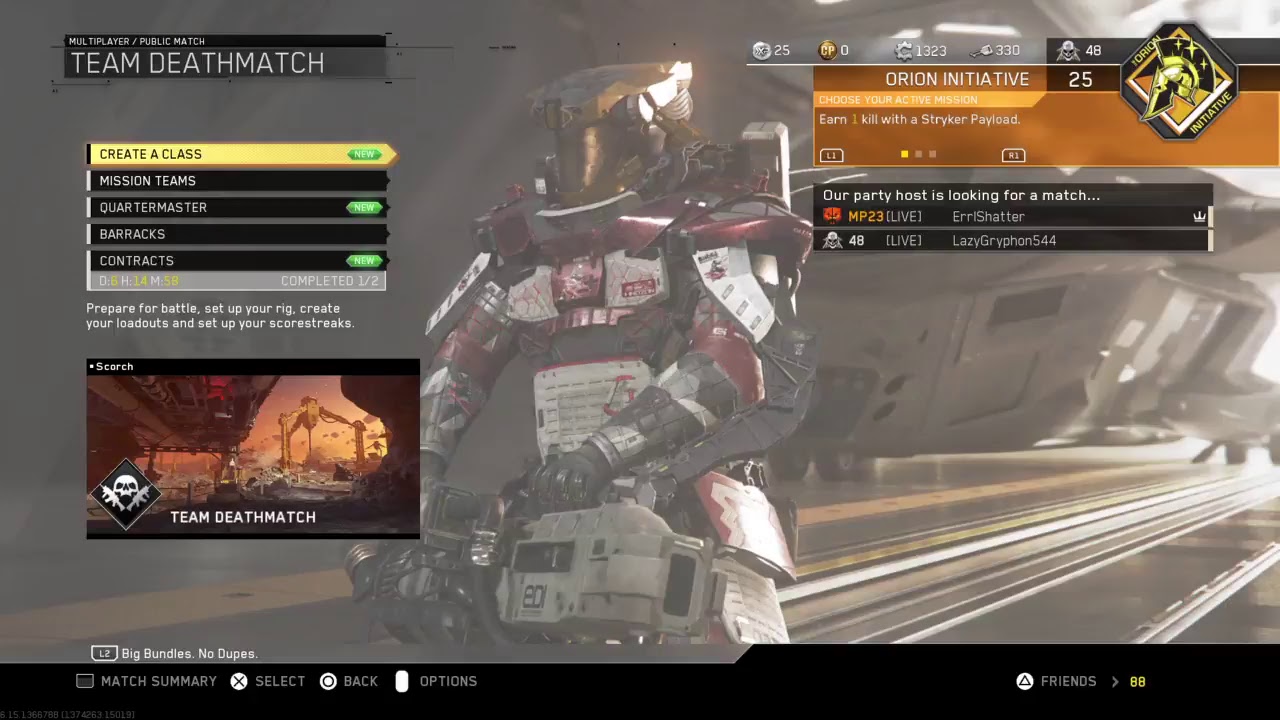View the Match Summary
The width and height of the screenshot is (1280, 720).
pos(147,681)
